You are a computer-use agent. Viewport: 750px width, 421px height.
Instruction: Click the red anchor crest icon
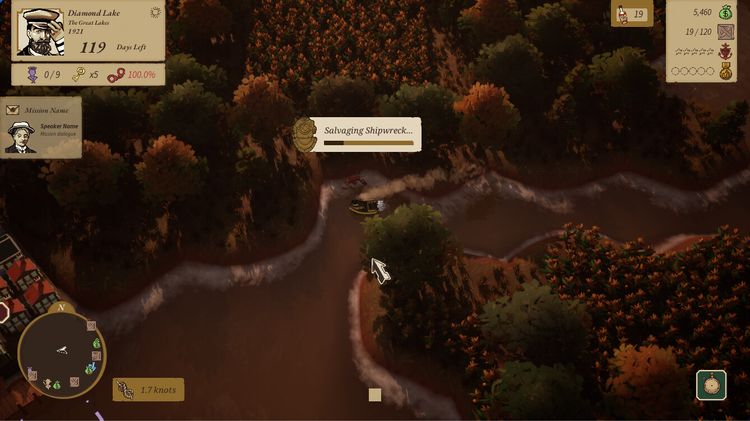(x=725, y=51)
